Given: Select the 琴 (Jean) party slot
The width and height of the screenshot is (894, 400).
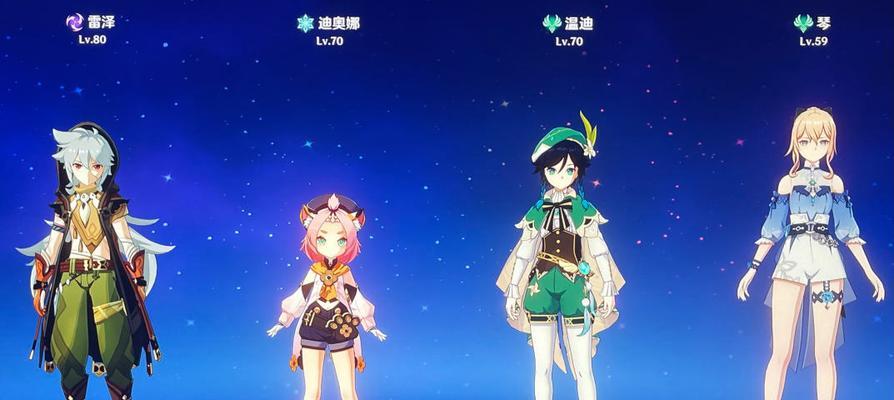Looking at the screenshot, I should 812,260.
